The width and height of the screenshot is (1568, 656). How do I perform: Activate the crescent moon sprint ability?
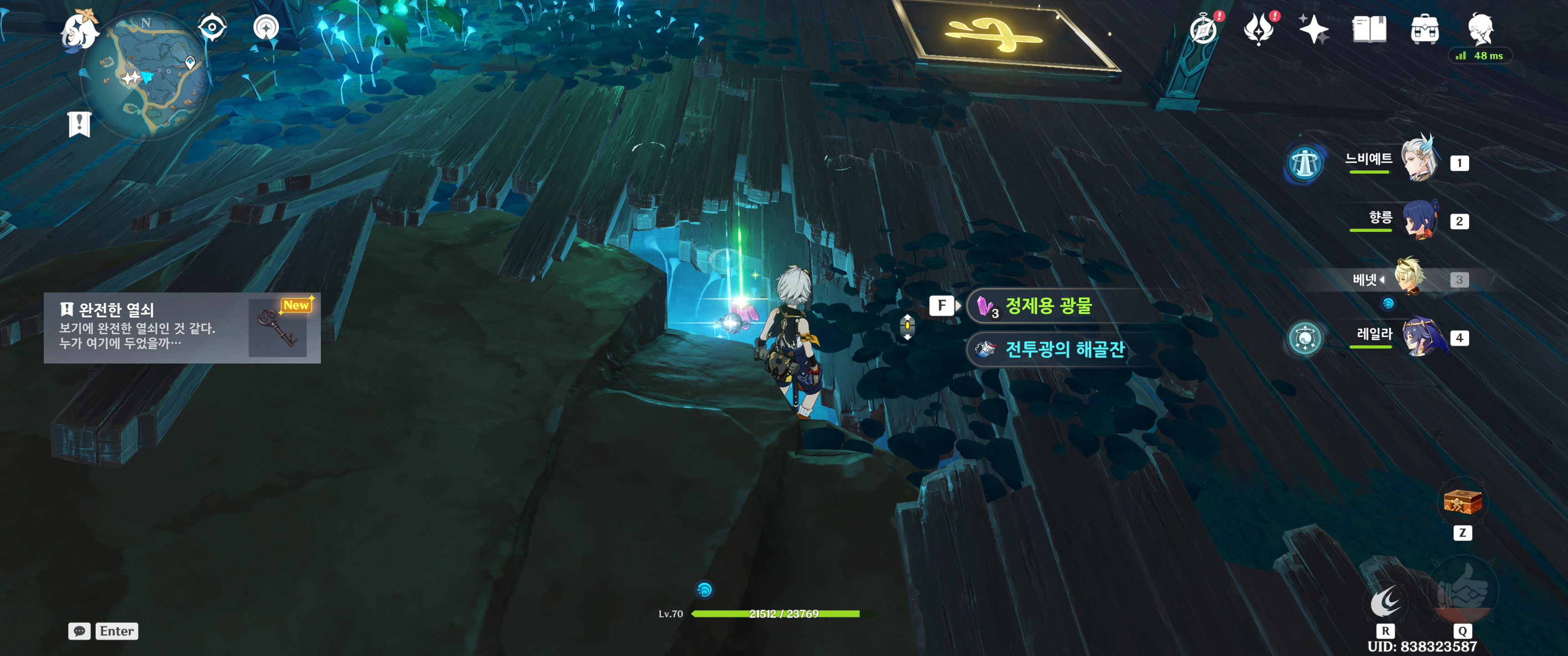click(1385, 602)
